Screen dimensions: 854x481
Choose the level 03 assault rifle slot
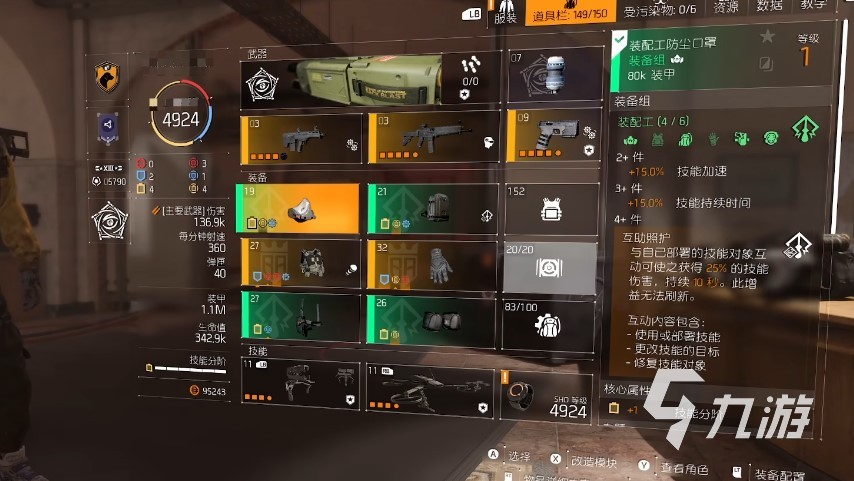pyautogui.click(x=431, y=136)
